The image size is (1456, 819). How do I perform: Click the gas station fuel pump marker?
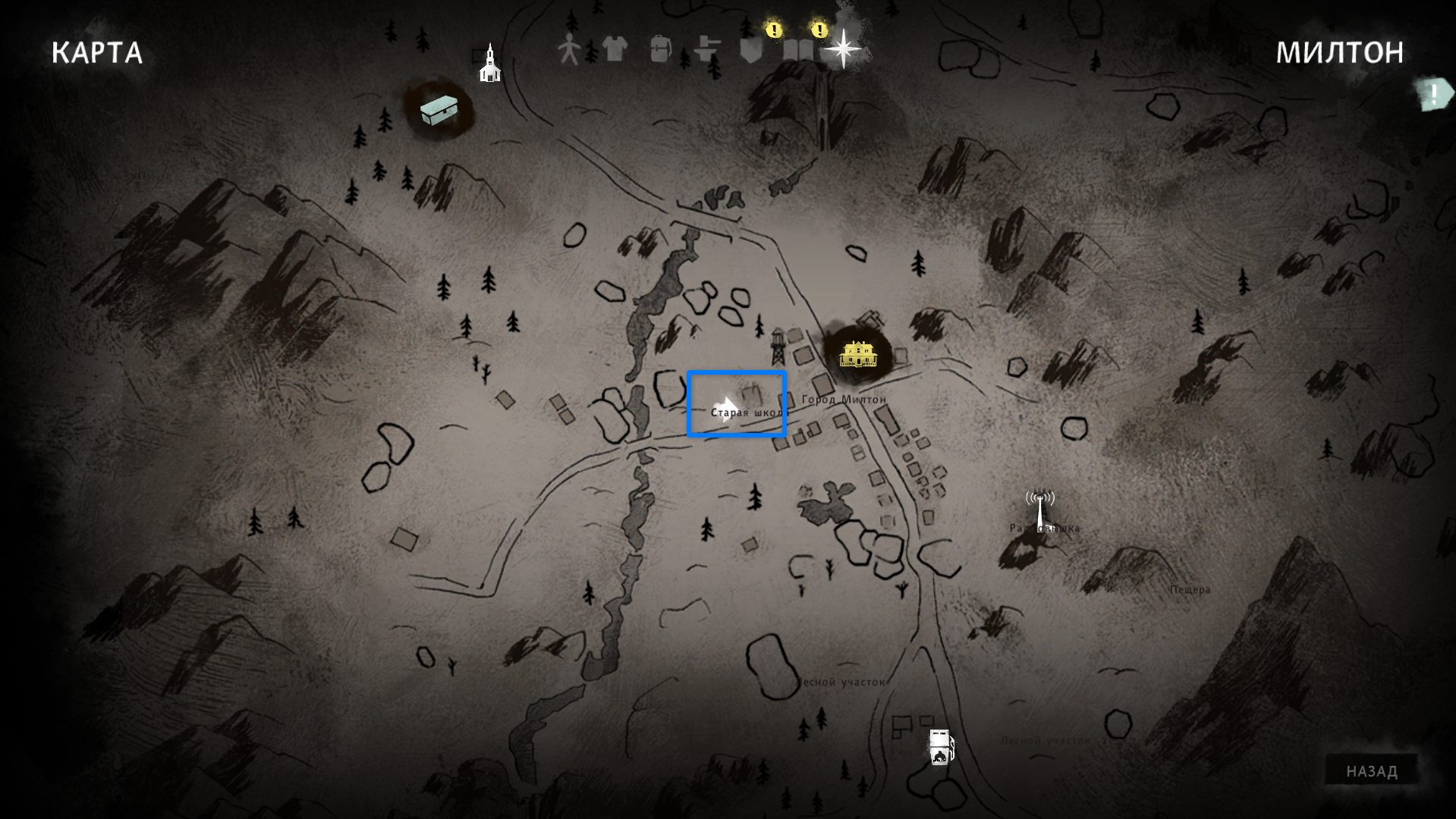coord(940,746)
